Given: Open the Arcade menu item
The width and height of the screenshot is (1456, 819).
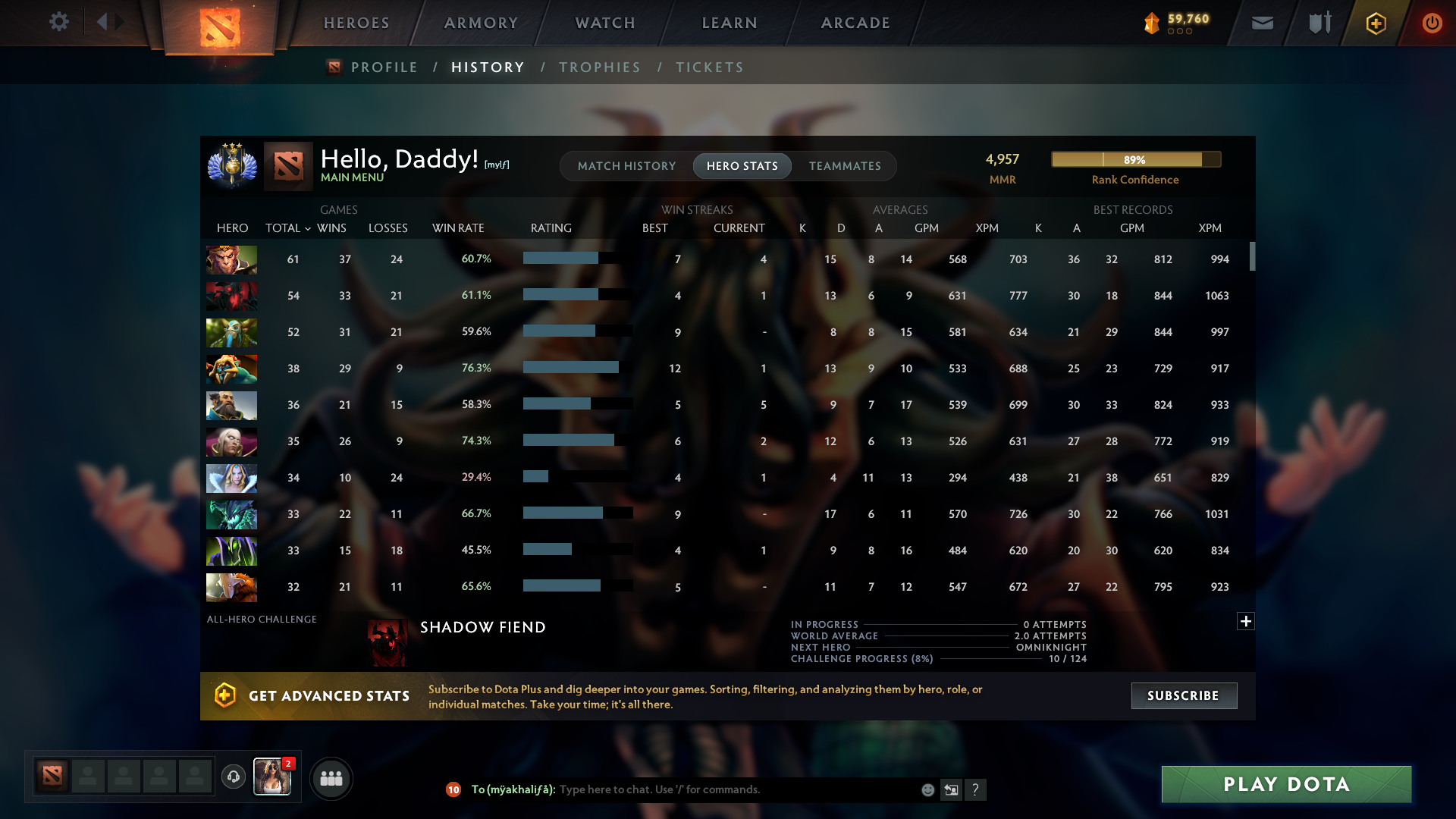Looking at the screenshot, I should (855, 23).
